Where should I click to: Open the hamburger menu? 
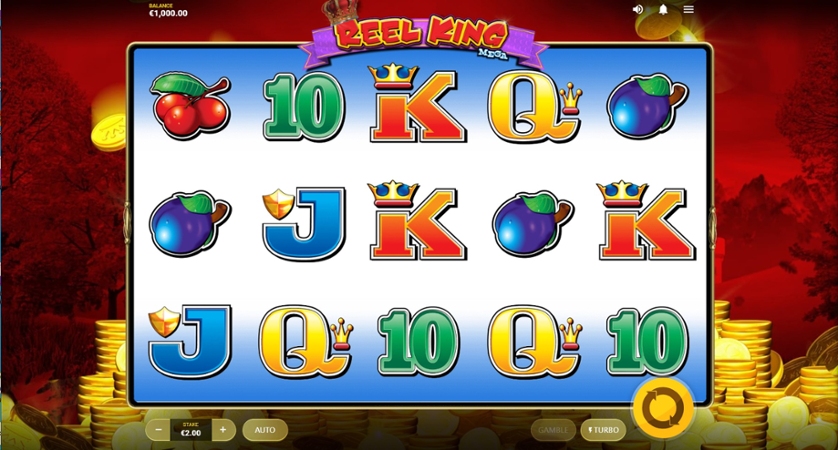coord(689,9)
